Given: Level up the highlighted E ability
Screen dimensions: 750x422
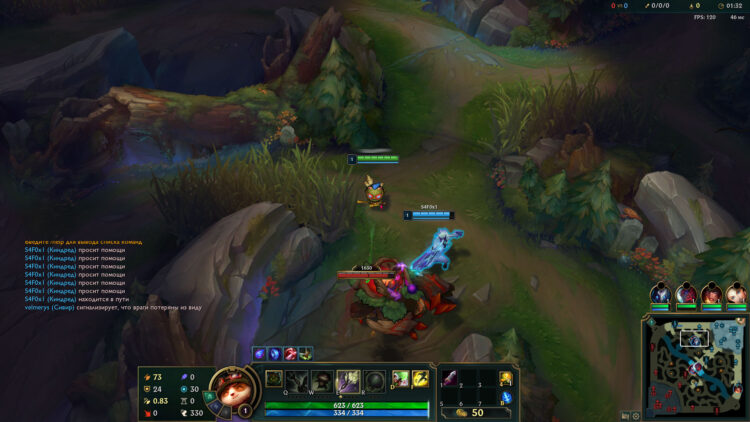Looking at the screenshot, I should click(x=348, y=381).
